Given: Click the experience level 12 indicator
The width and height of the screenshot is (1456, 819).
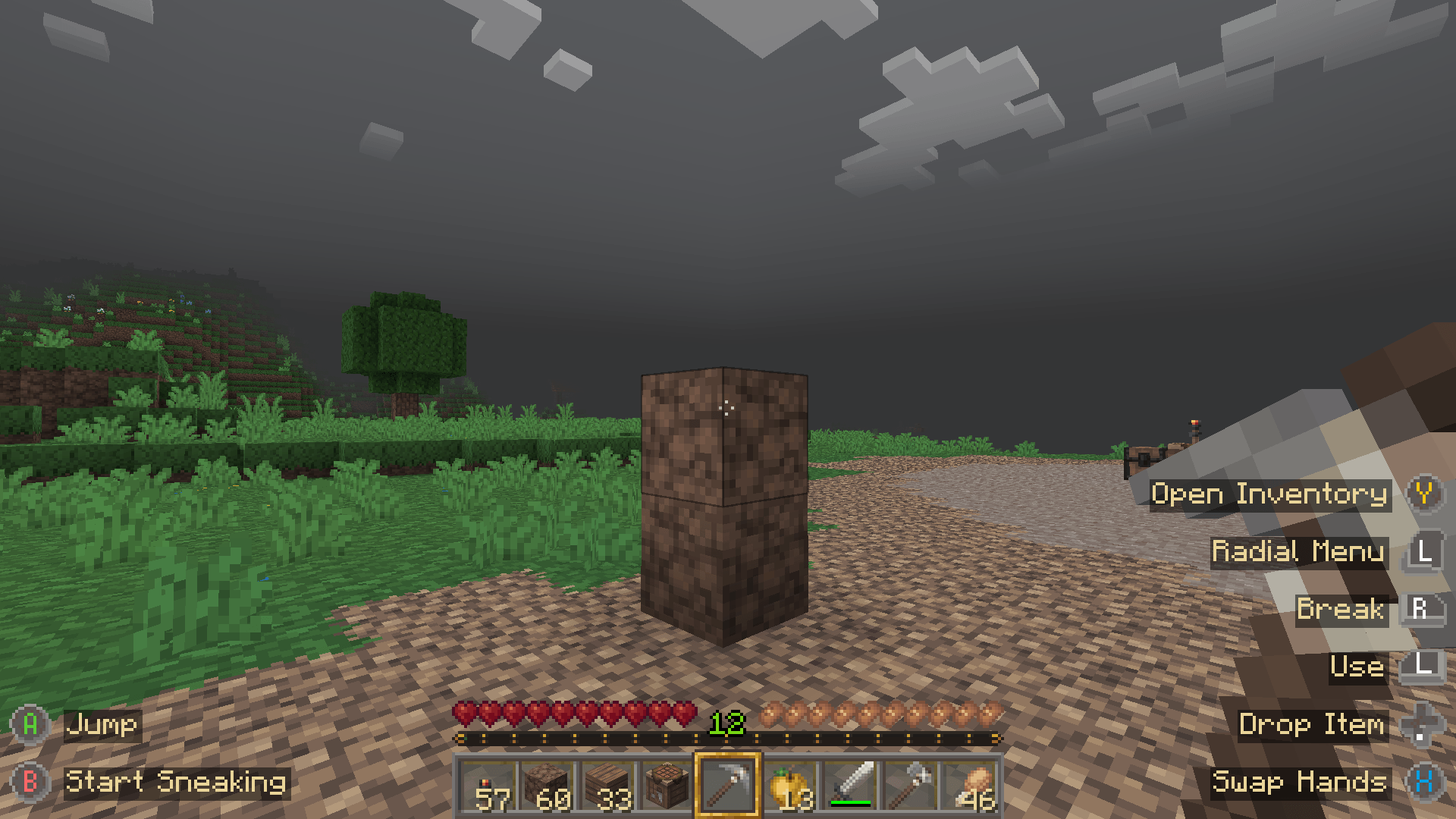Looking at the screenshot, I should tap(727, 724).
